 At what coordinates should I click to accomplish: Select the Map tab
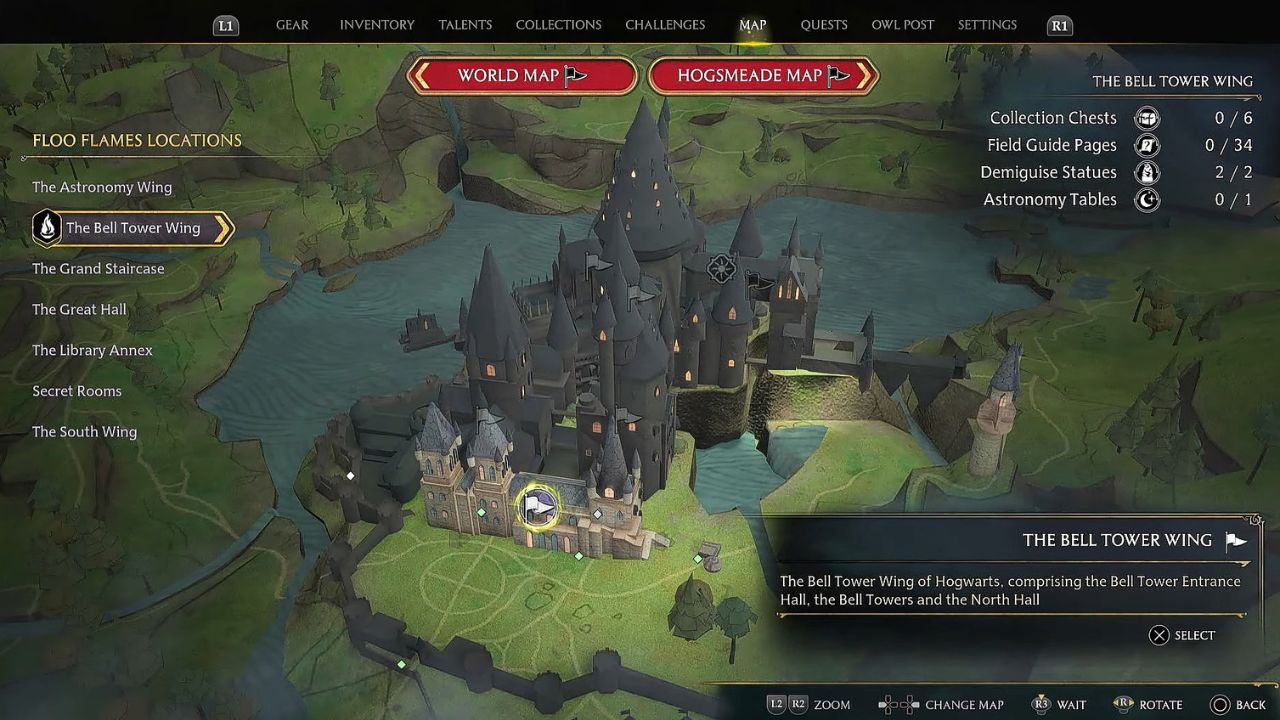tap(752, 25)
